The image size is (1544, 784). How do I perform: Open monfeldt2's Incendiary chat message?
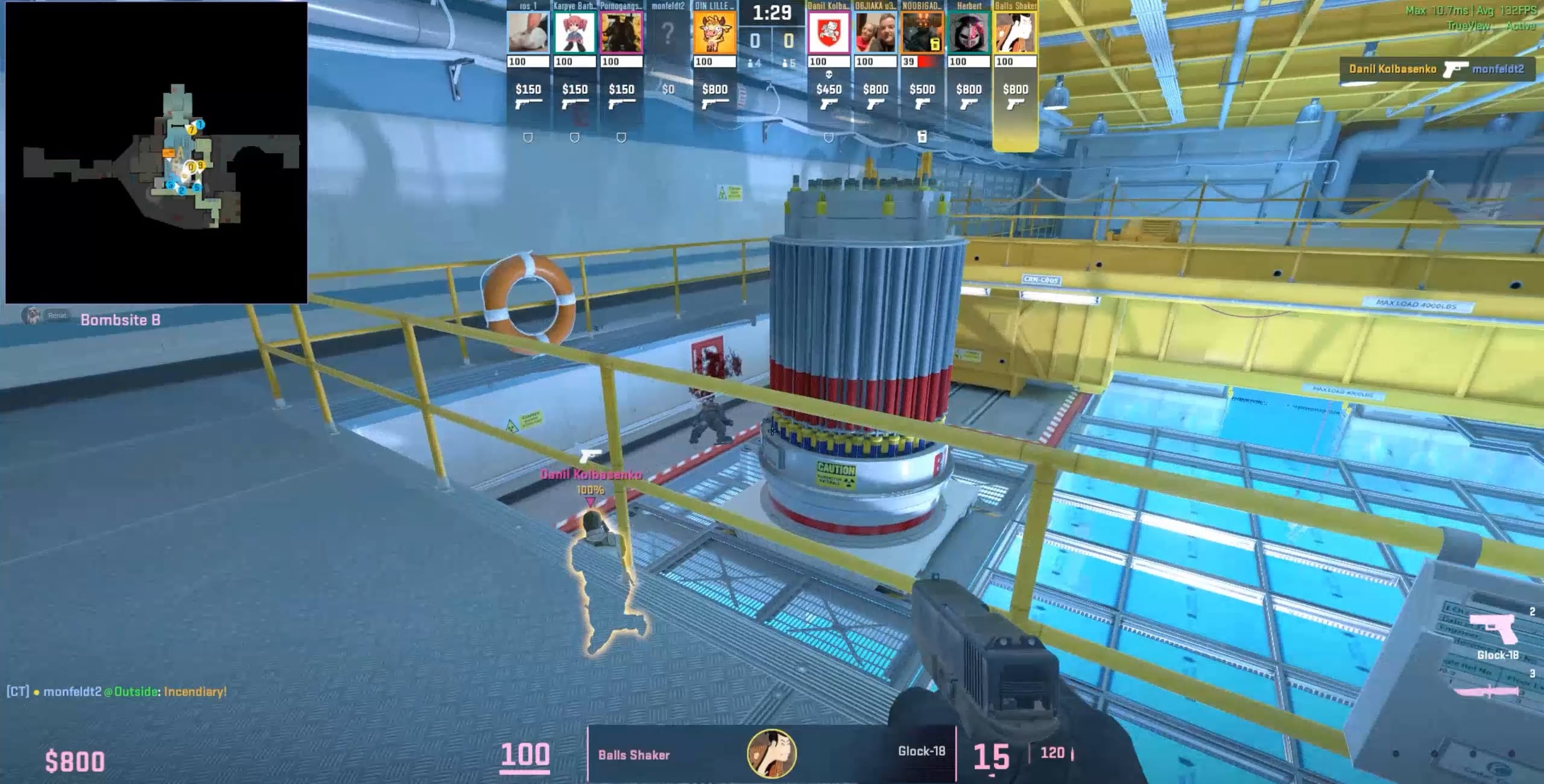[117, 692]
